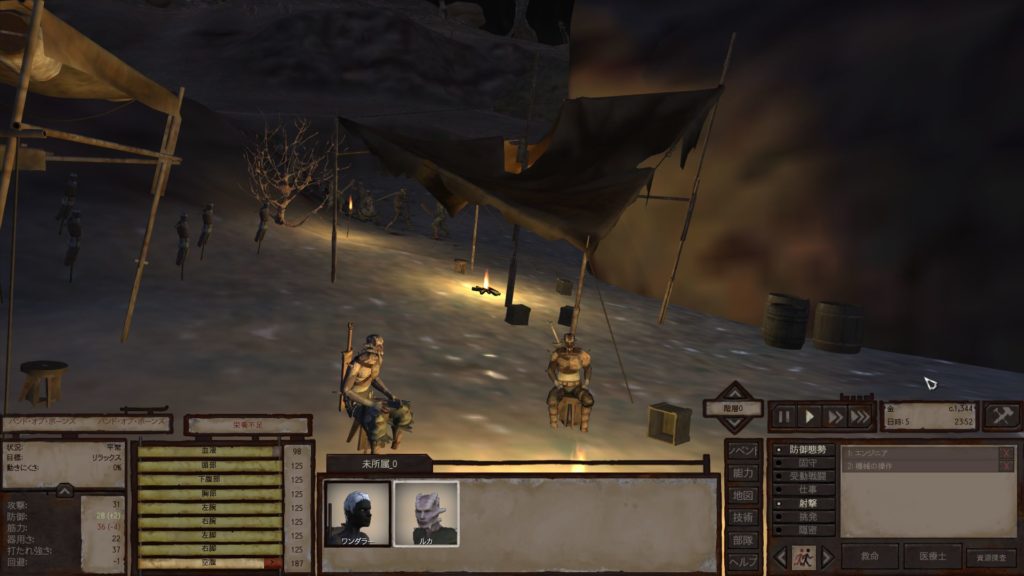Pause the game

pos(784,416)
